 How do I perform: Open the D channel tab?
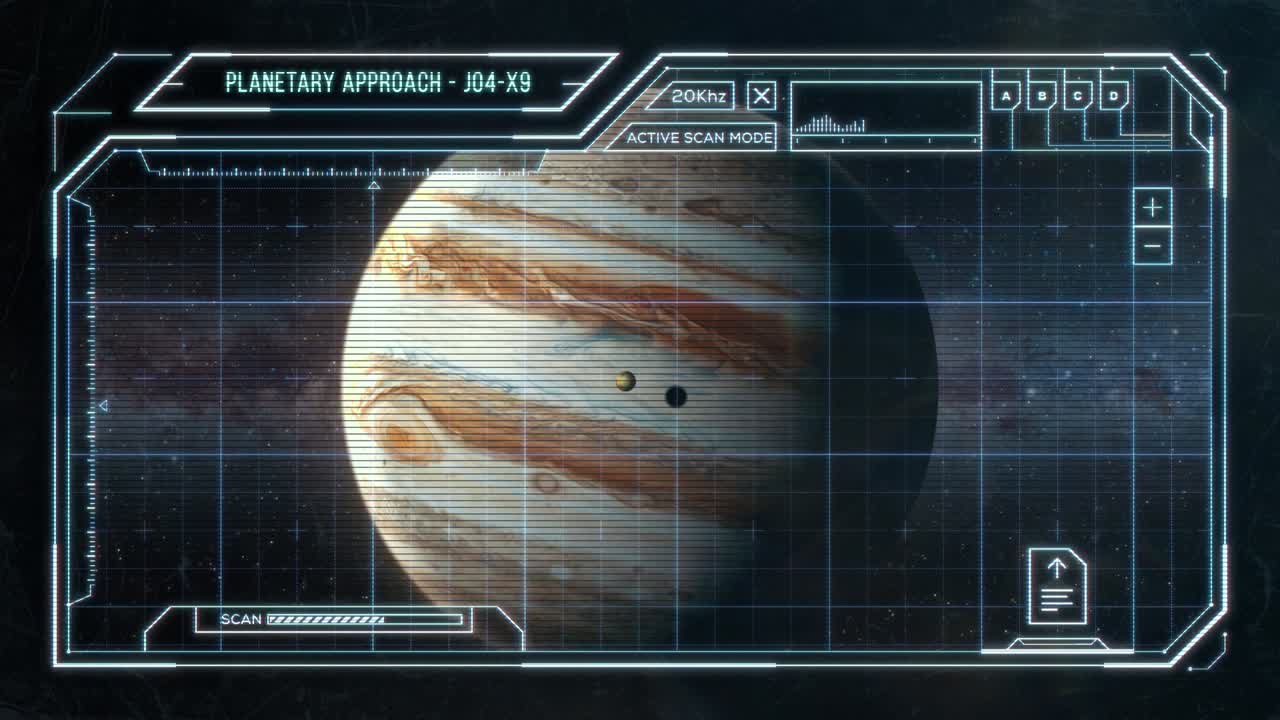coord(1114,96)
